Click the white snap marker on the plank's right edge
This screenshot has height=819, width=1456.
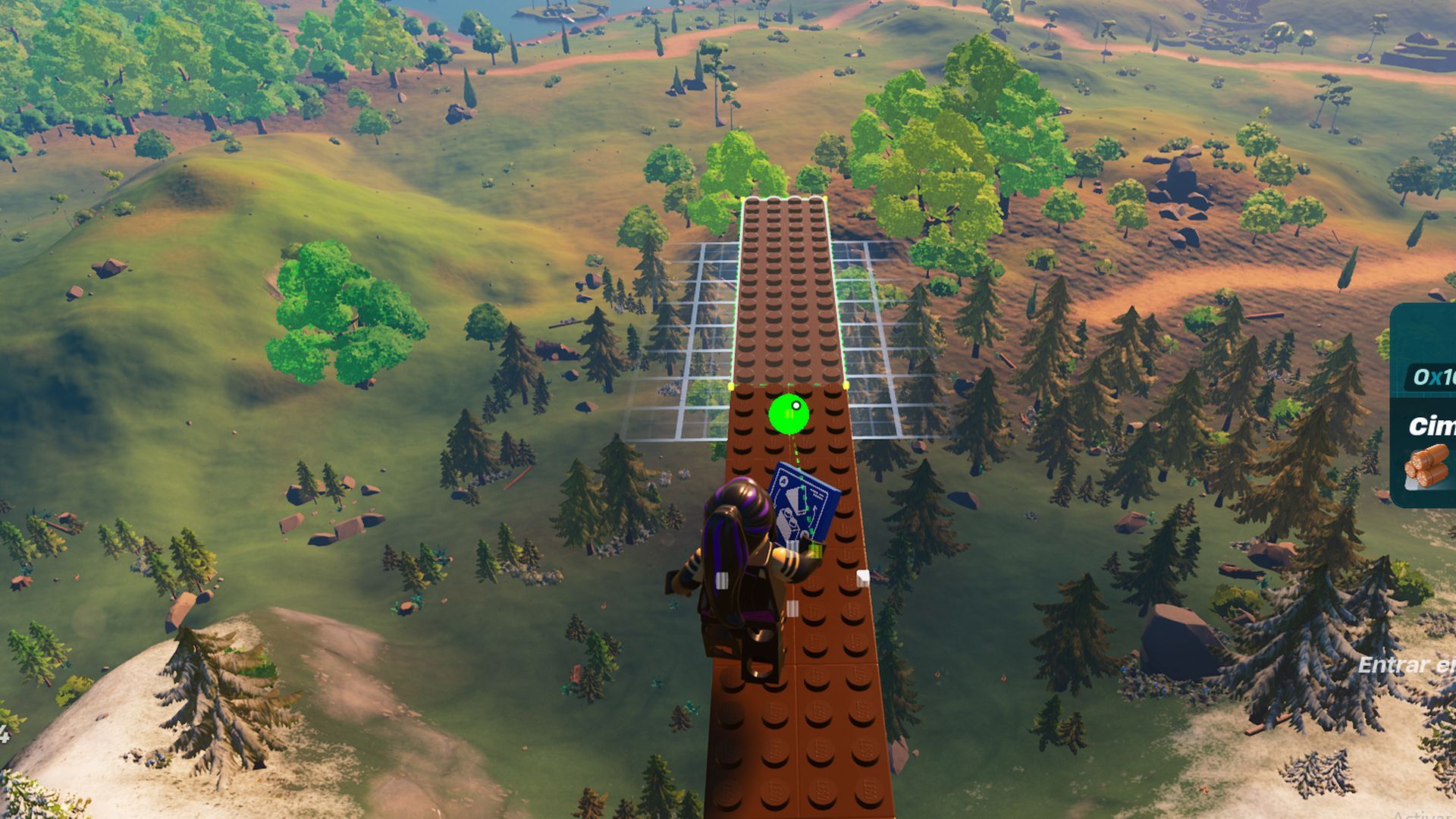(863, 579)
